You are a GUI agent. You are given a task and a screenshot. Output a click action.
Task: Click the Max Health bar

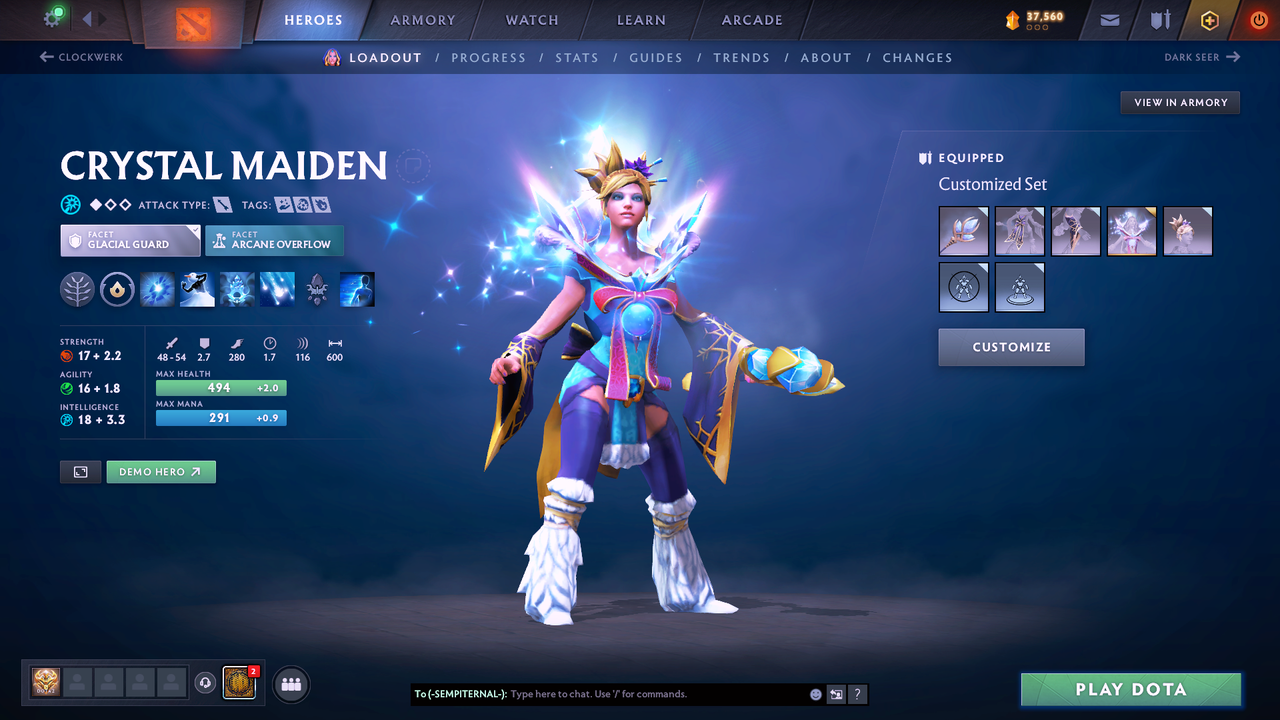pyautogui.click(x=221, y=388)
